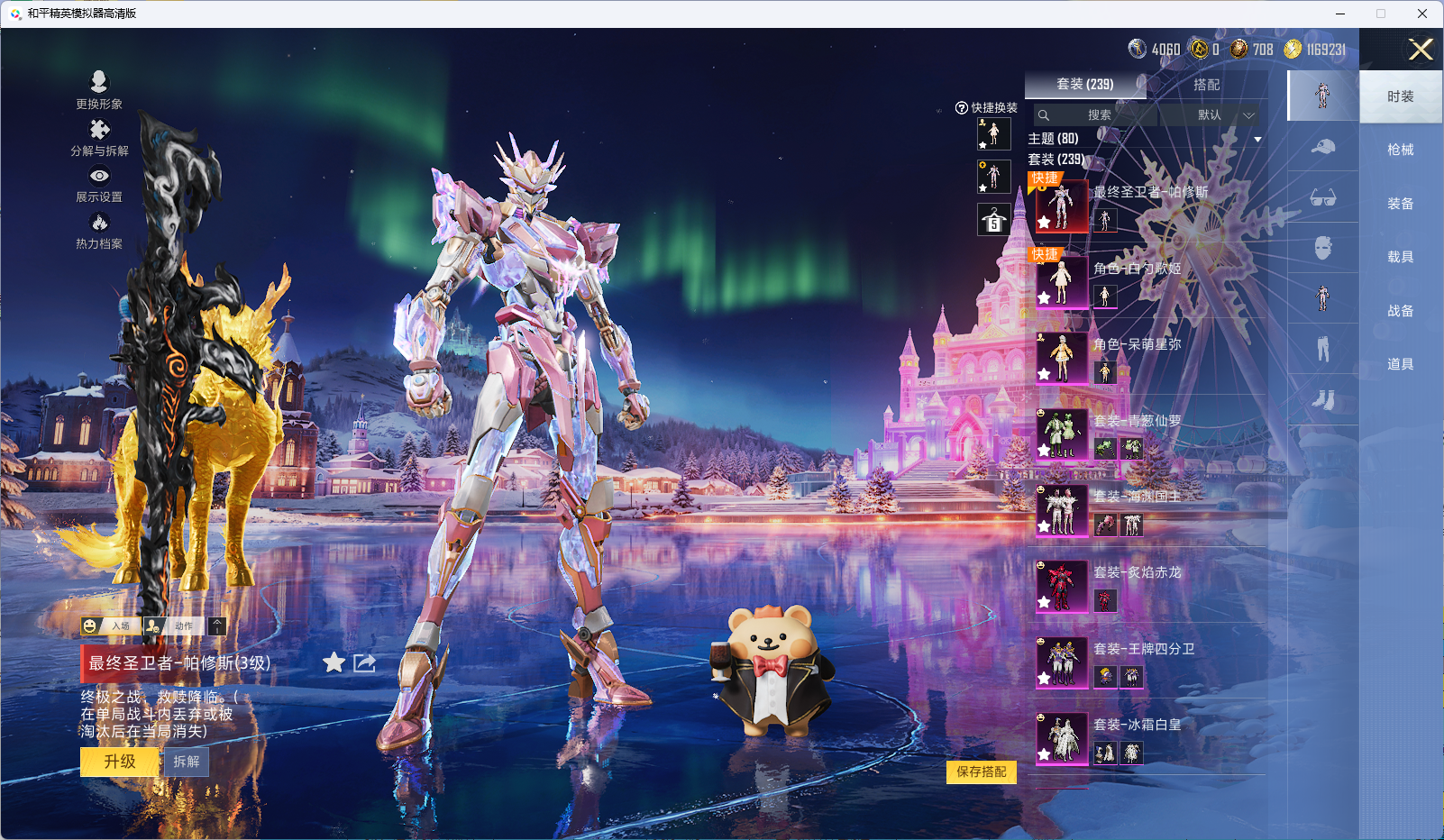Image resolution: width=1444 pixels, height=840 pixels.
Task: Click the 拆解 dismantle button
Action: [x=187, y=762]
